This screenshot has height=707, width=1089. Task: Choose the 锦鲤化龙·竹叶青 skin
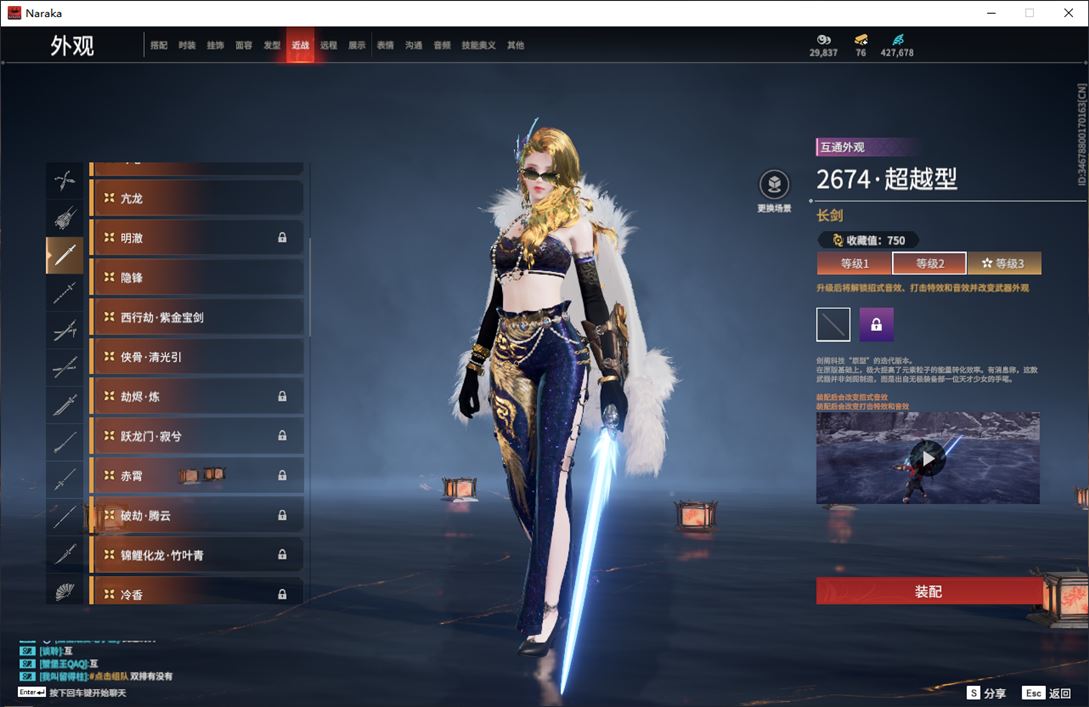(x=197, y=555)
